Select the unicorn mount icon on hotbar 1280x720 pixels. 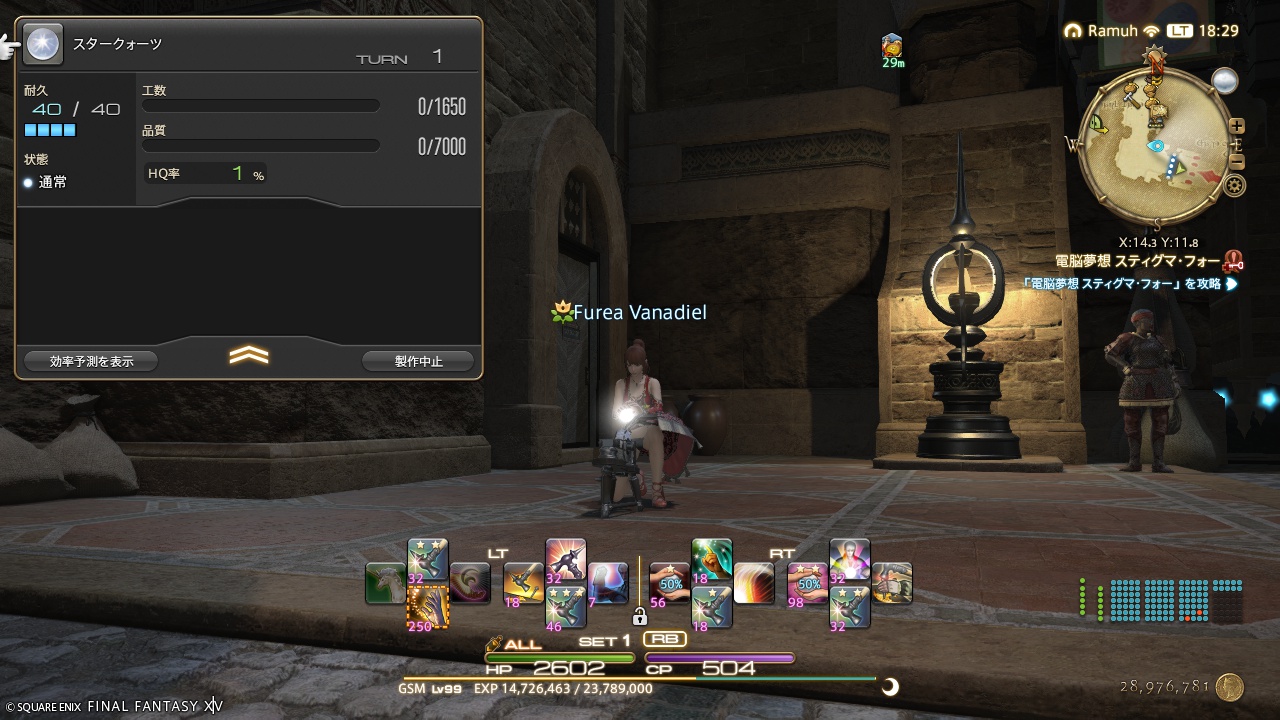click(386, 583)
